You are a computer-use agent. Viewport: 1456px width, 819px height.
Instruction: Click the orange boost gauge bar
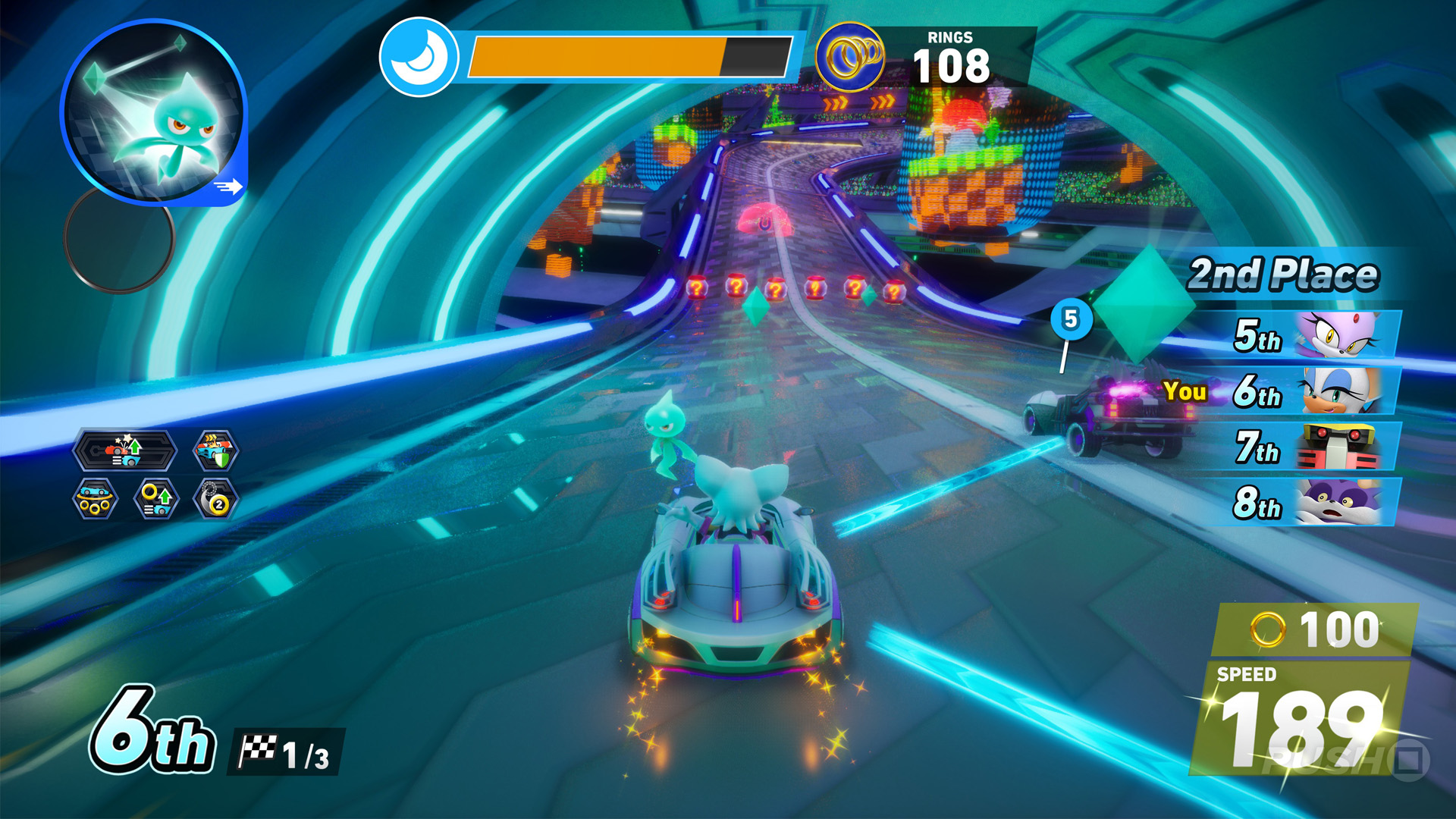tap(599, 56)
